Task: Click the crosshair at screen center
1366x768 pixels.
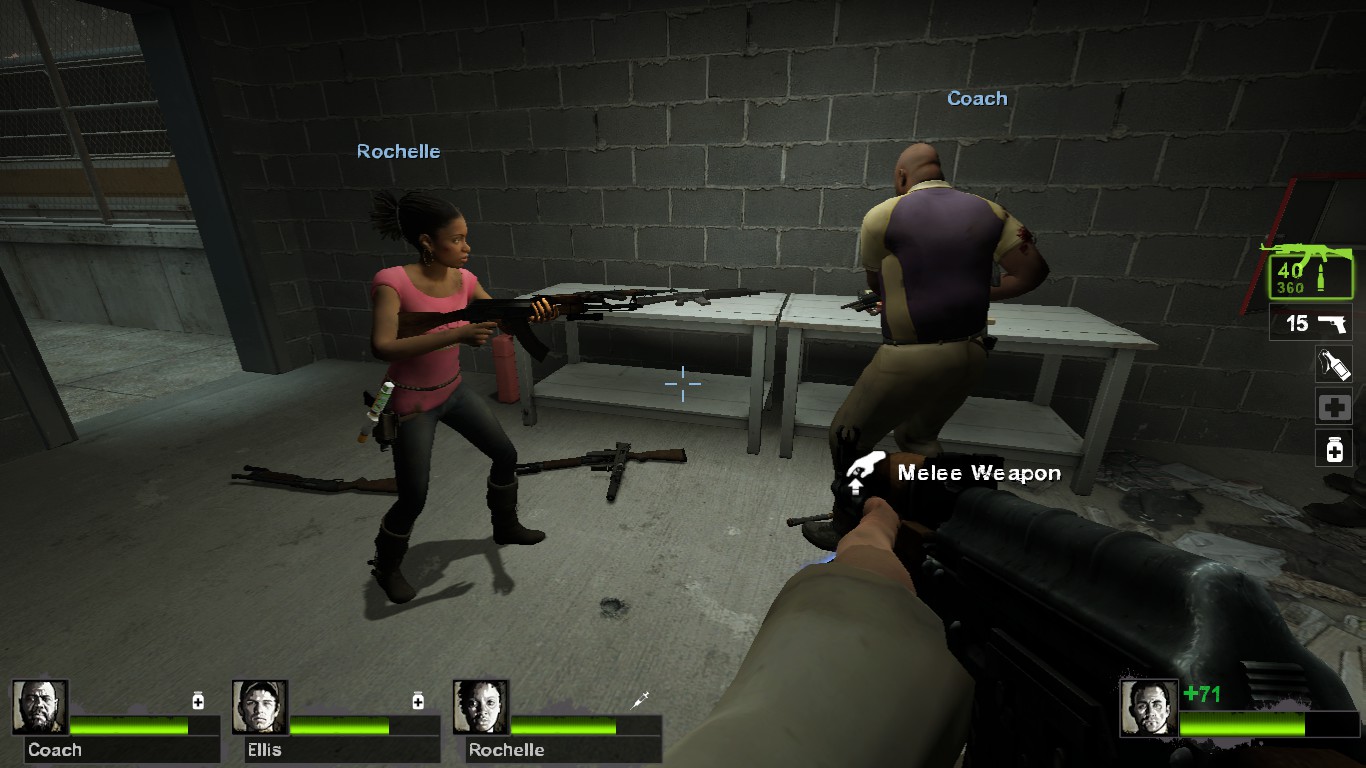Action: (681, 382)
